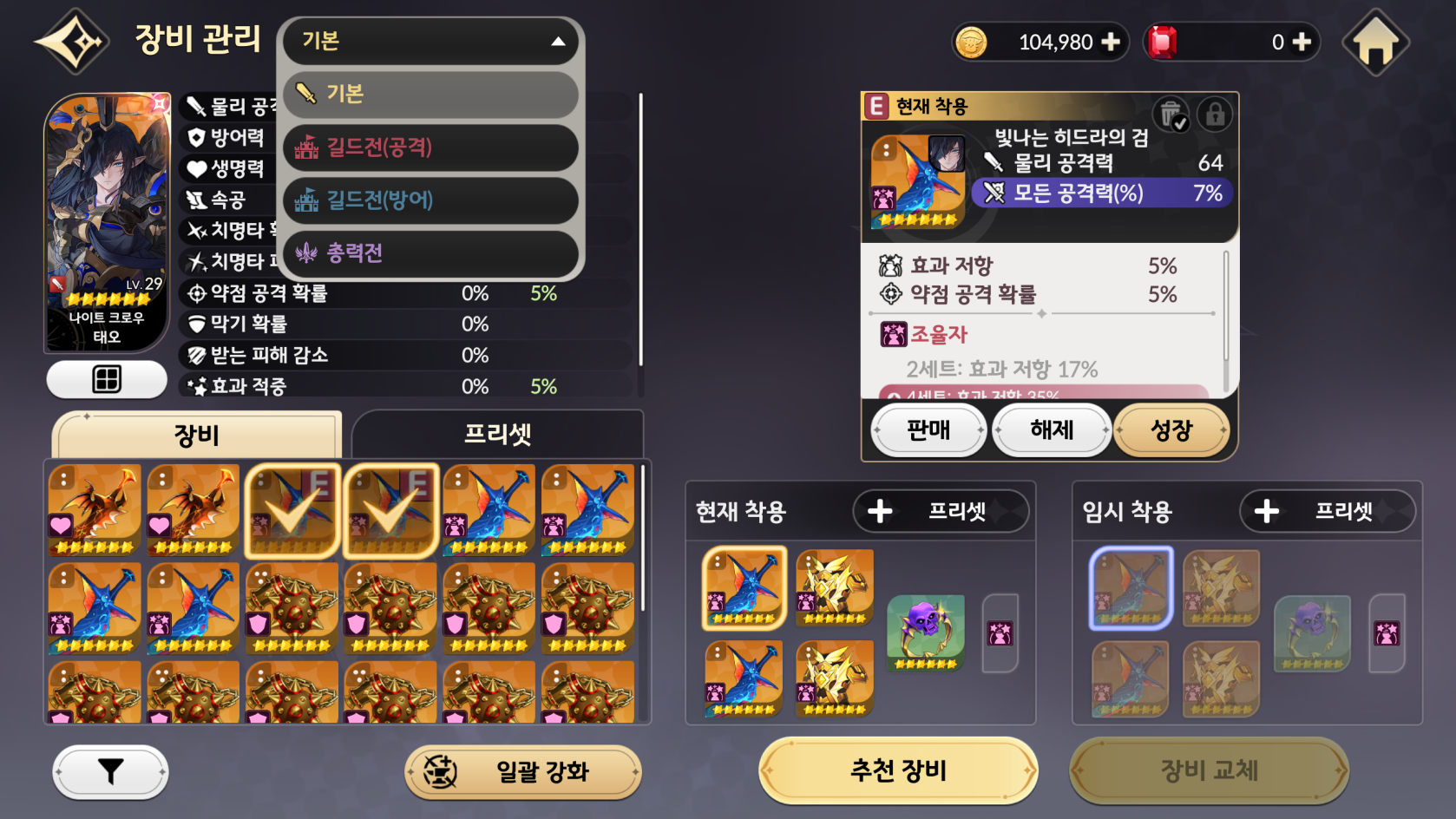Upgrade the sword with 성장
This screenshot has height=819, width=1456.
point(1171,429)
